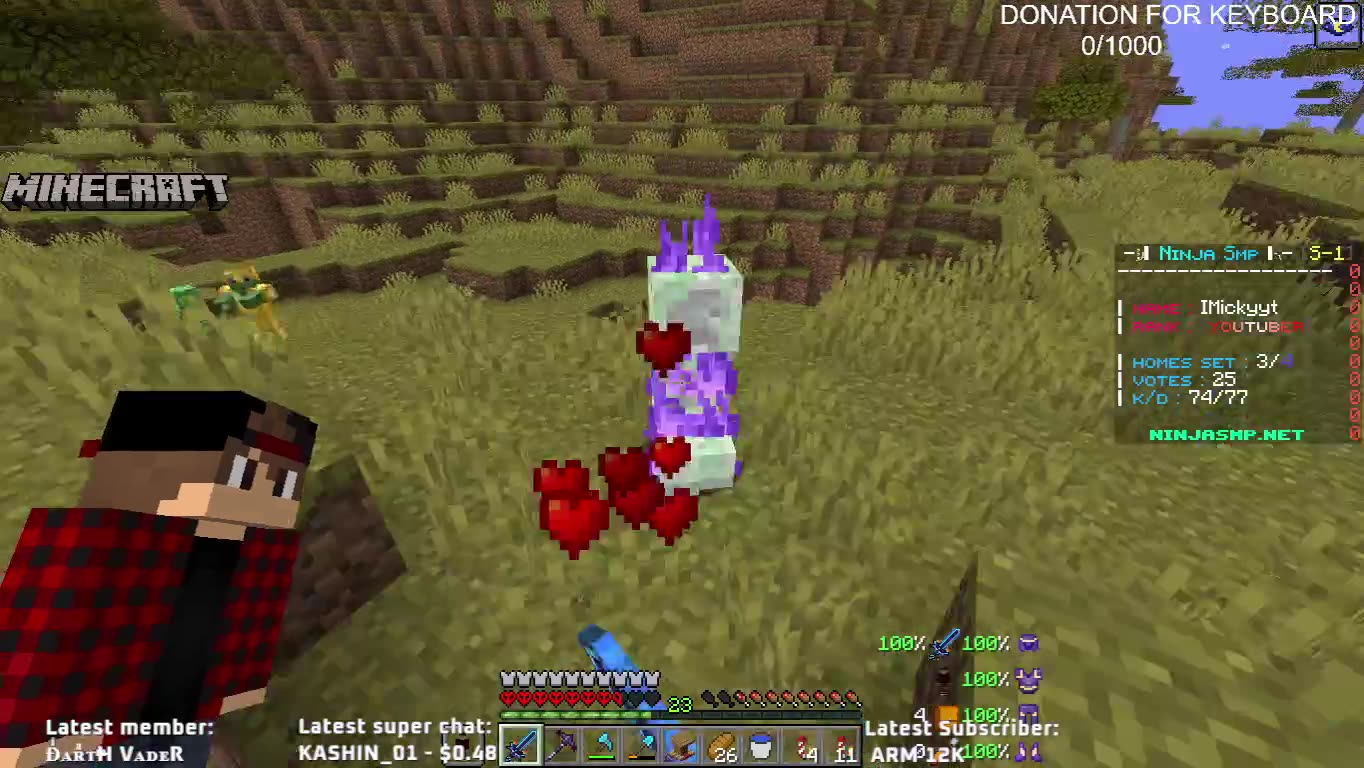Click the purple chestplate durability indicator

[1030, 681]
